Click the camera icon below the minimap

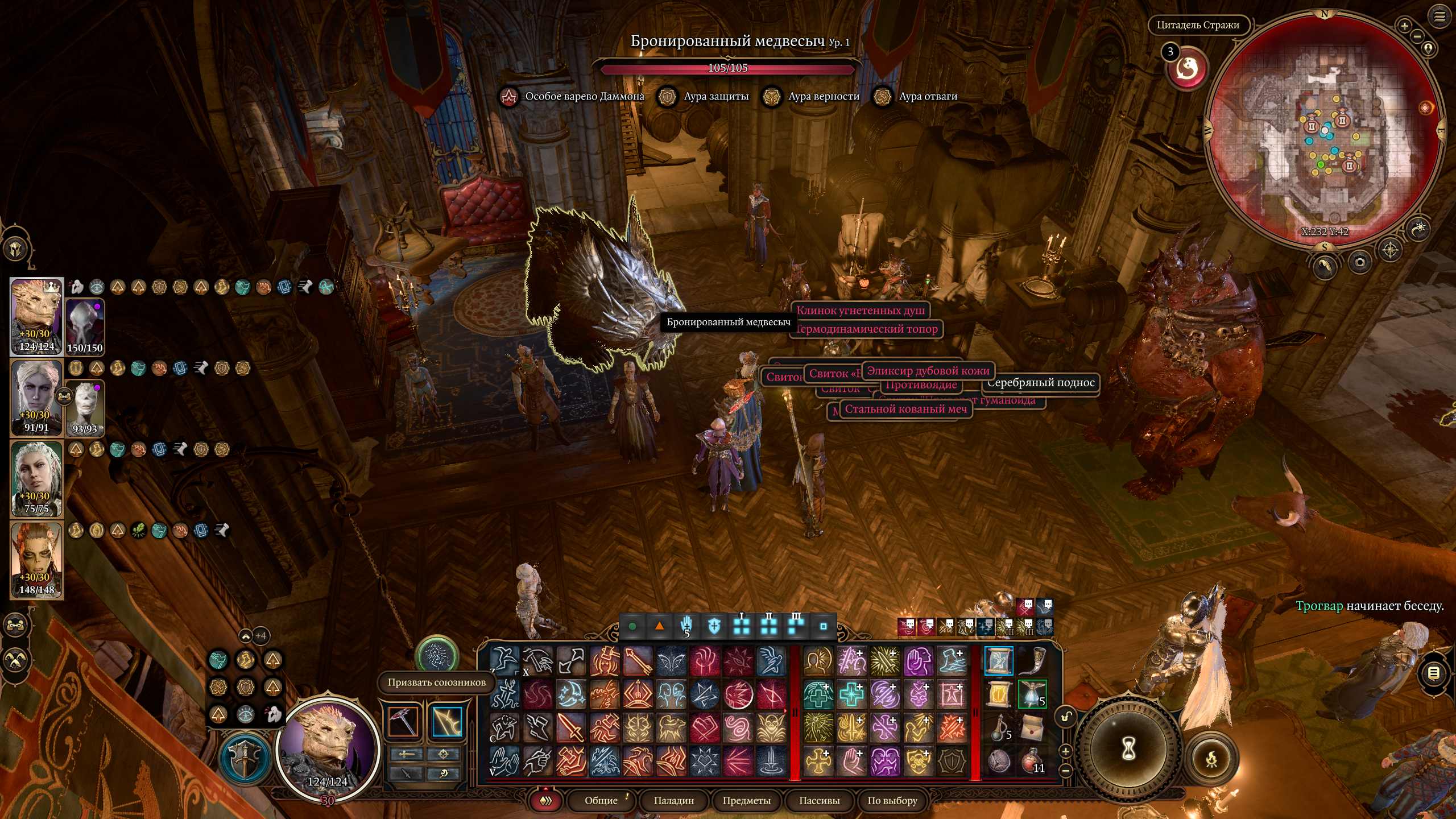click(1360, 262)
